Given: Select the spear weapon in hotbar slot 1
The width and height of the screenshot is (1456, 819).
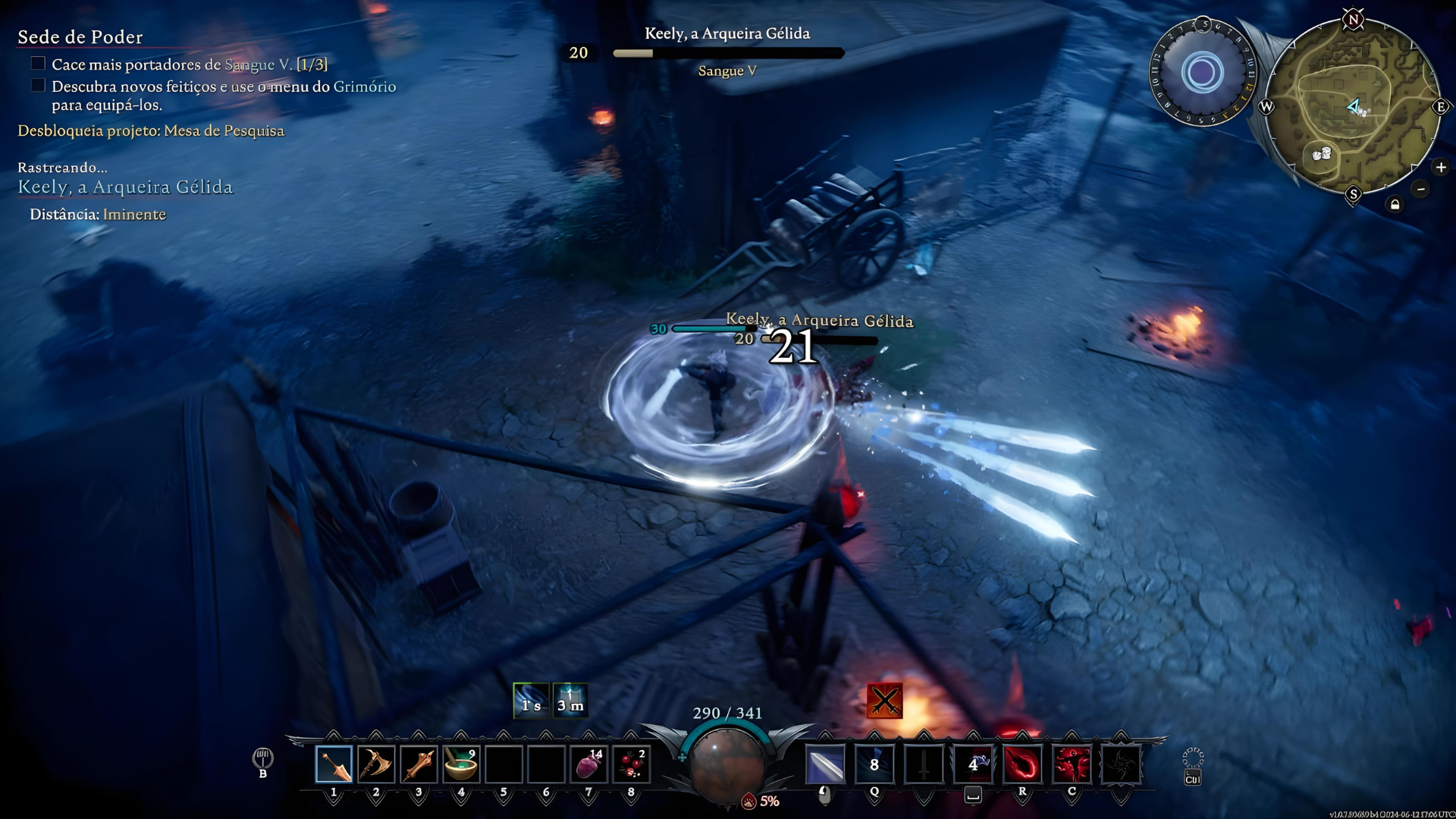Looking at the screenshot, I should coord(334,764).
